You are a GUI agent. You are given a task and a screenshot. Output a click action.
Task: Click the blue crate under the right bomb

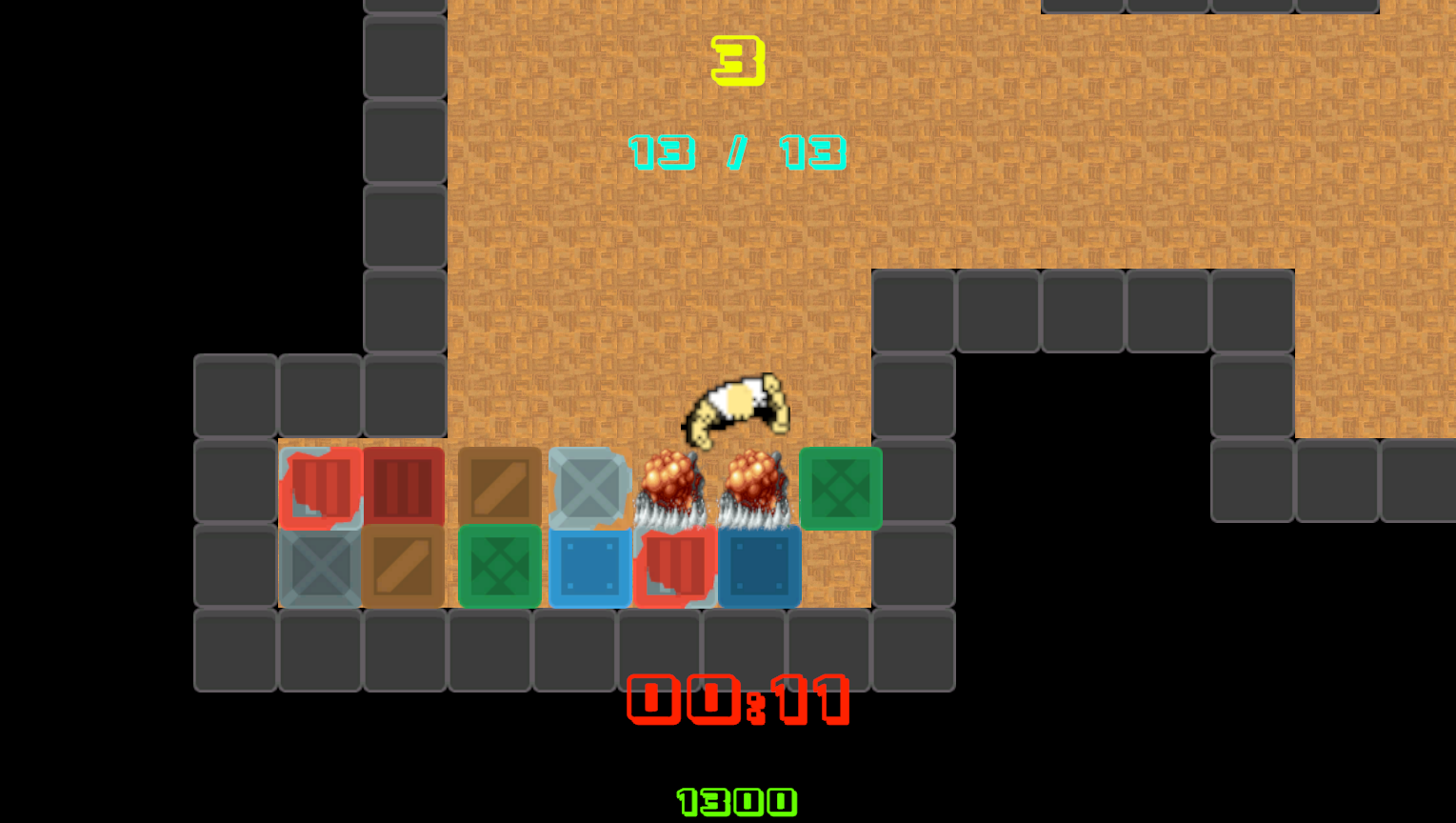click(760, 567)
